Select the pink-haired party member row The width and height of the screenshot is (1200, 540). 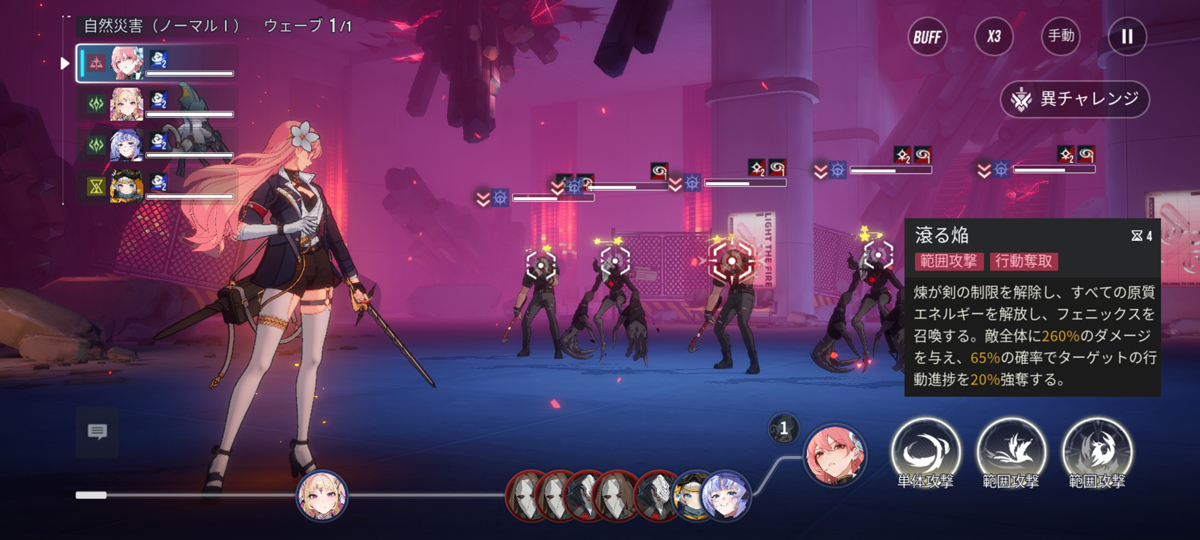[x=157, y=63]
